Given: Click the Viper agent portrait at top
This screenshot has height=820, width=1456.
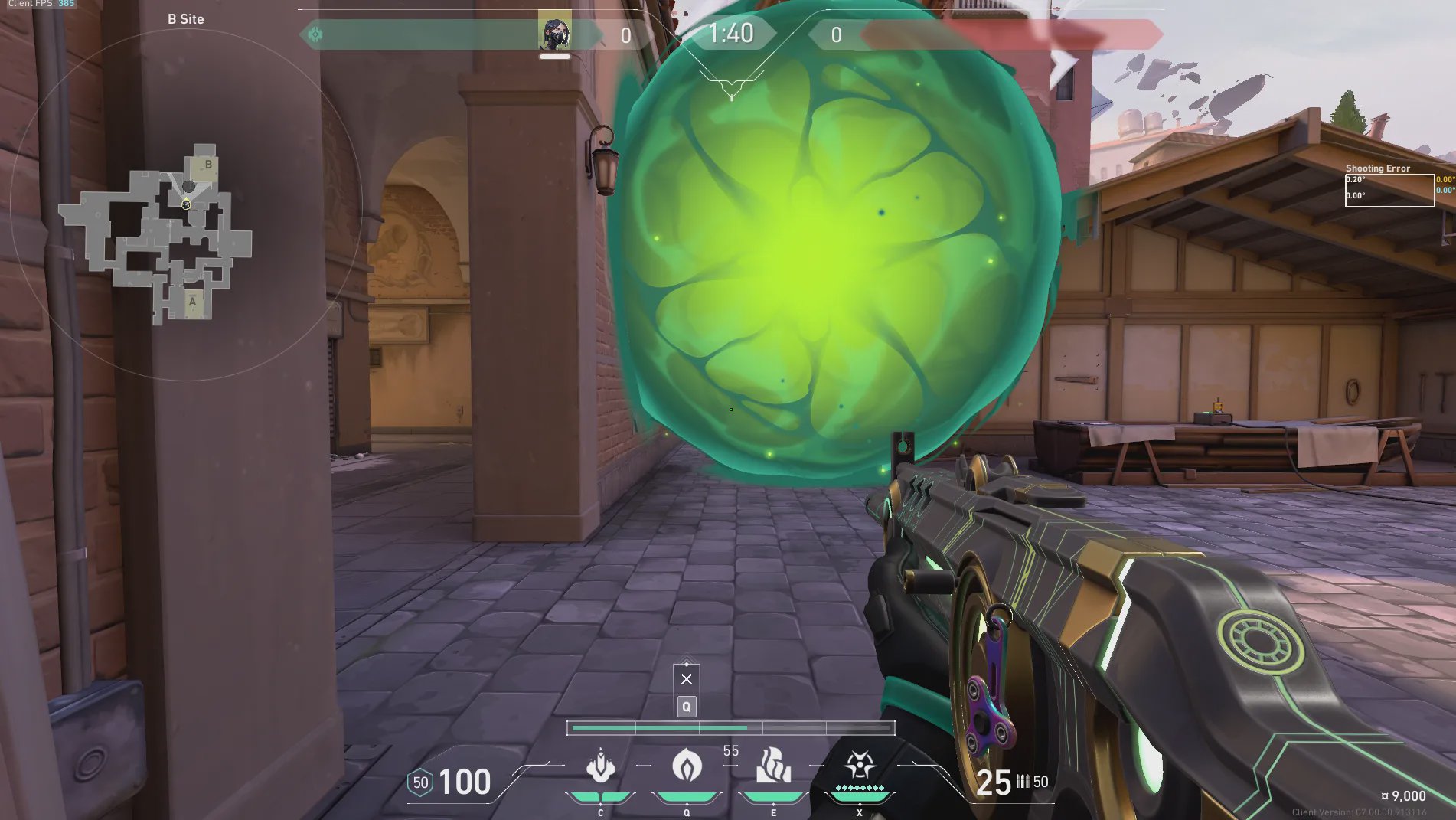Looking at the screenshot, I should point(554,31).
